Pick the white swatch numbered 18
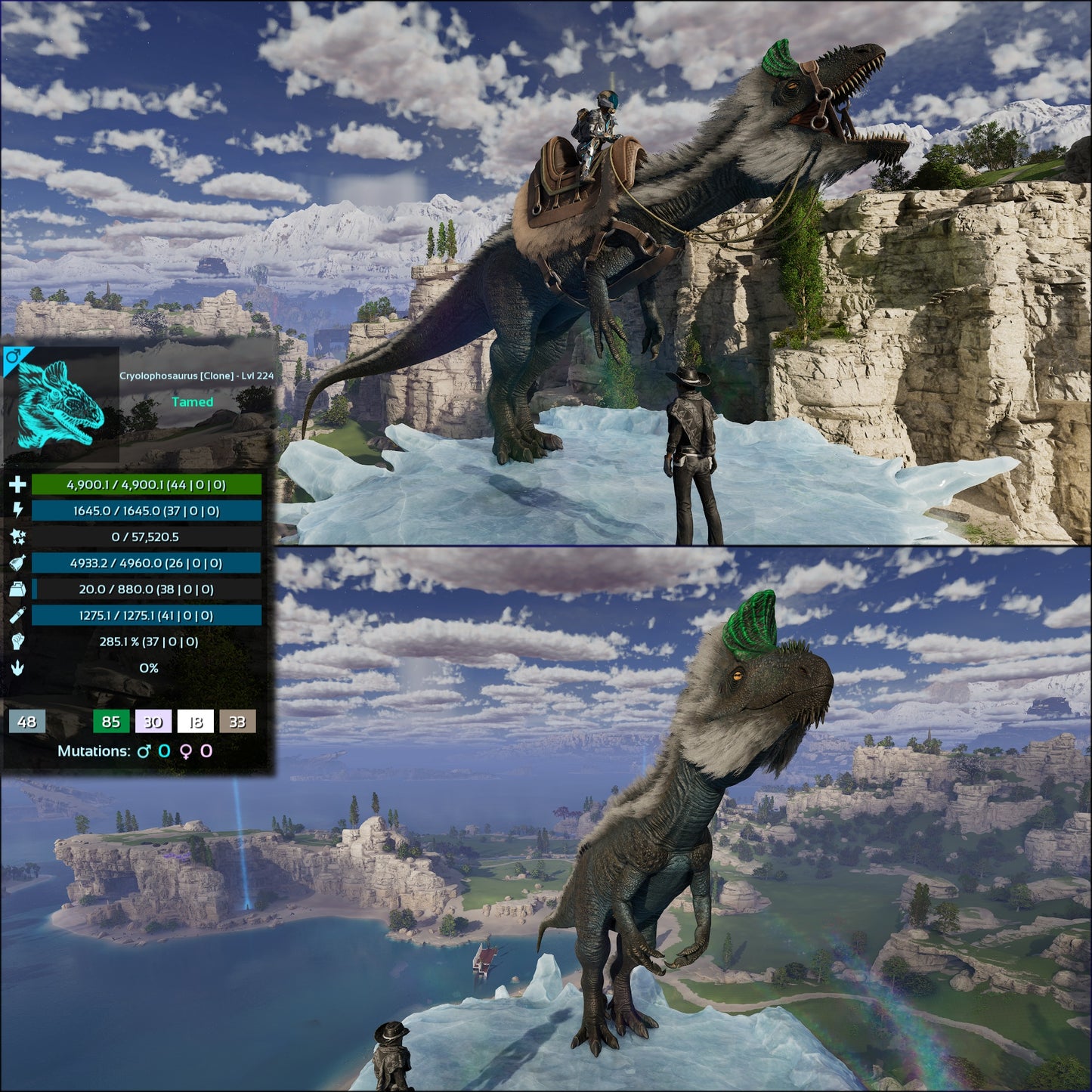Viewport: 1092px width, 1092px height. click(x=194, y=722)
